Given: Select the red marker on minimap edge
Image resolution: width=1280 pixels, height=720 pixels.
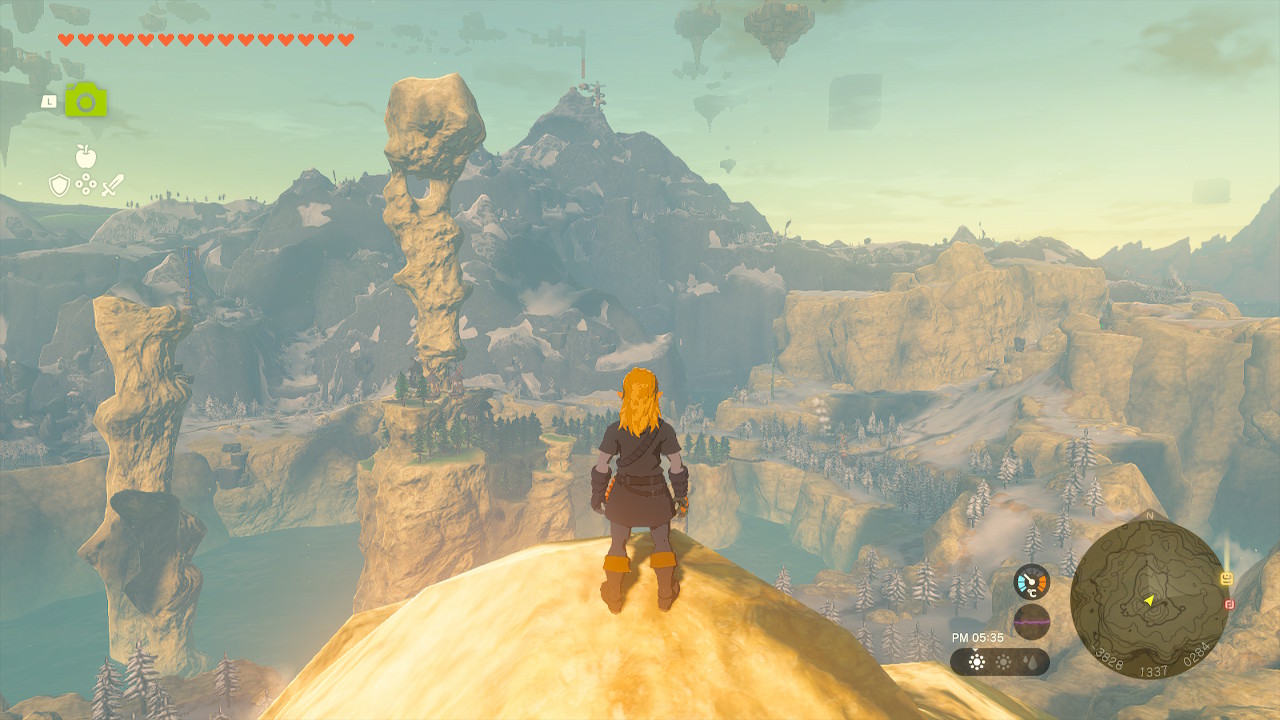Looking at the screenshot, I should click(1229, 604).
